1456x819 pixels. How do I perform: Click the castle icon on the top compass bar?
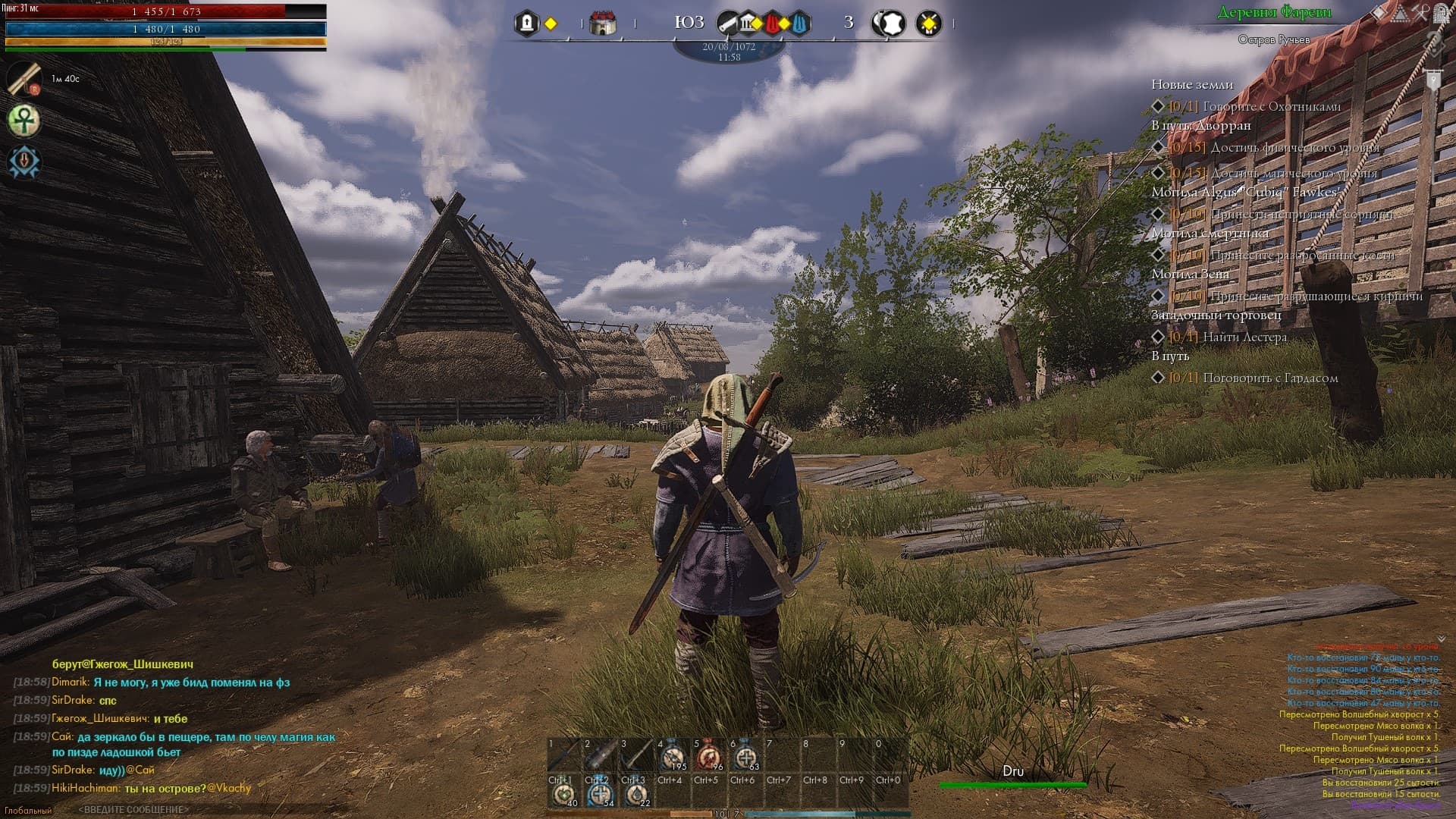pos(603,22)
